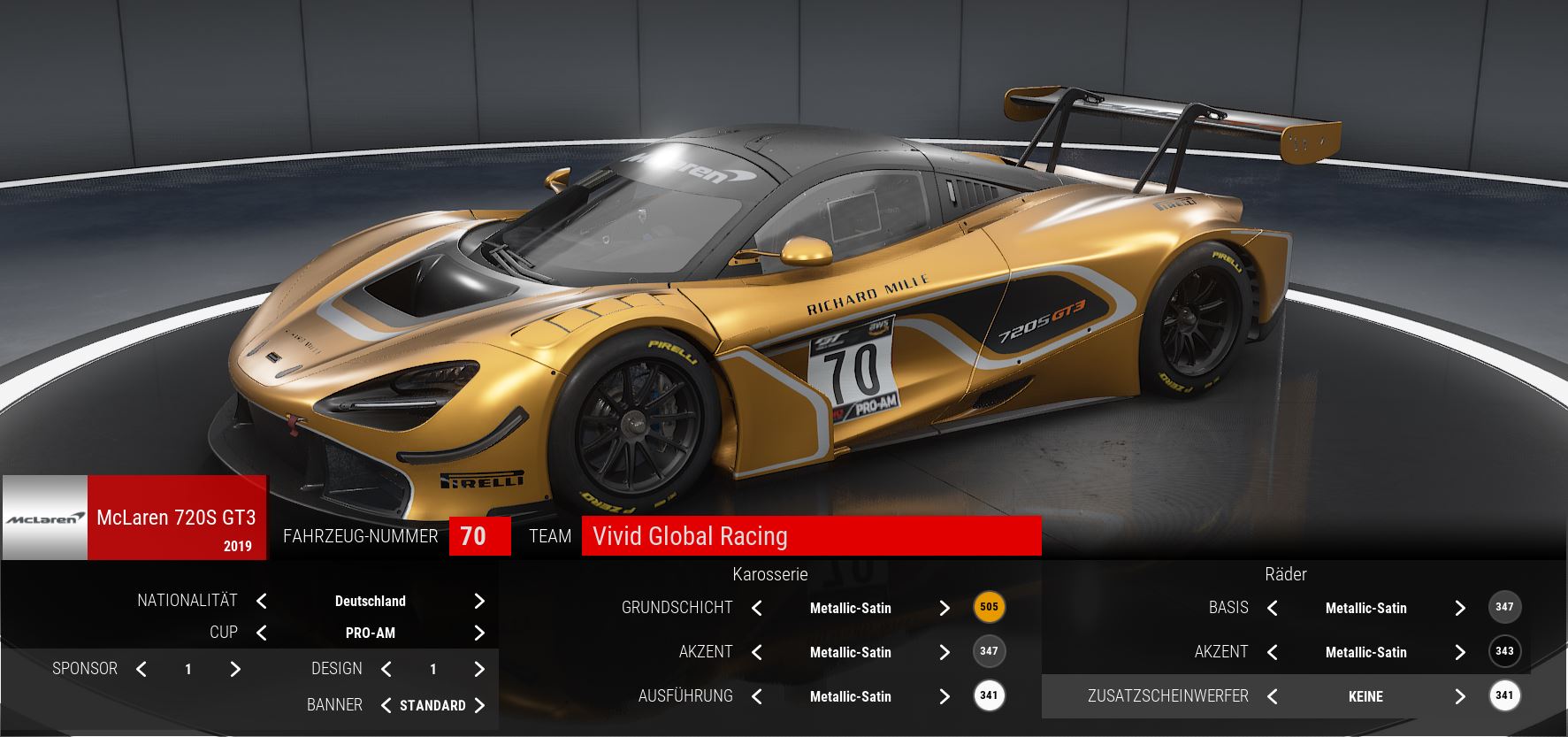
Task: Cycle Ausführung finish to next option
Action: pos(945,697)
